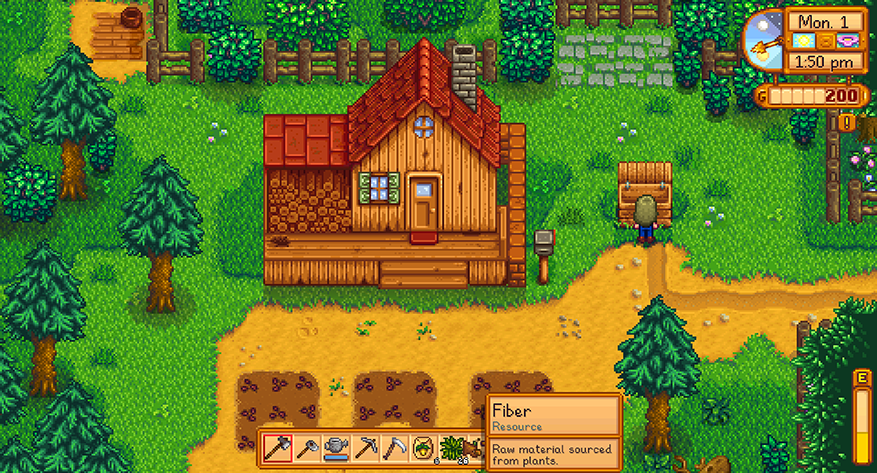
Task: Select the scythe slot
Action: [395, 448]
